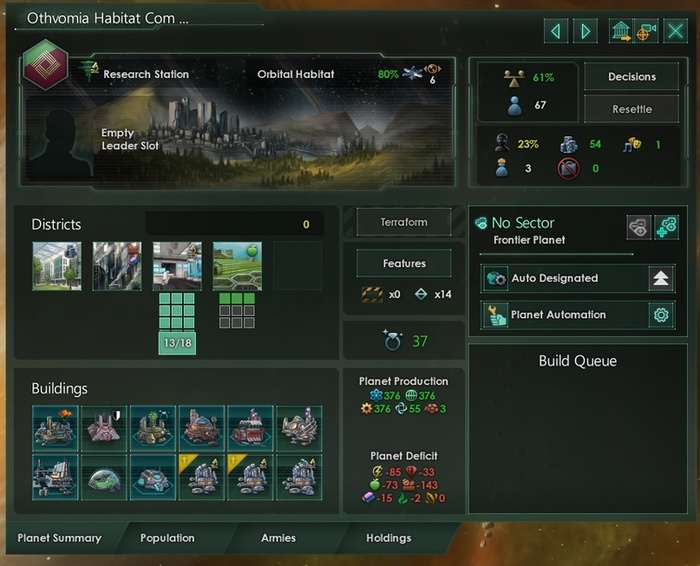Click the green park district thumbnail
This screenshot has height=566, width=700.
tap(237, 266)
